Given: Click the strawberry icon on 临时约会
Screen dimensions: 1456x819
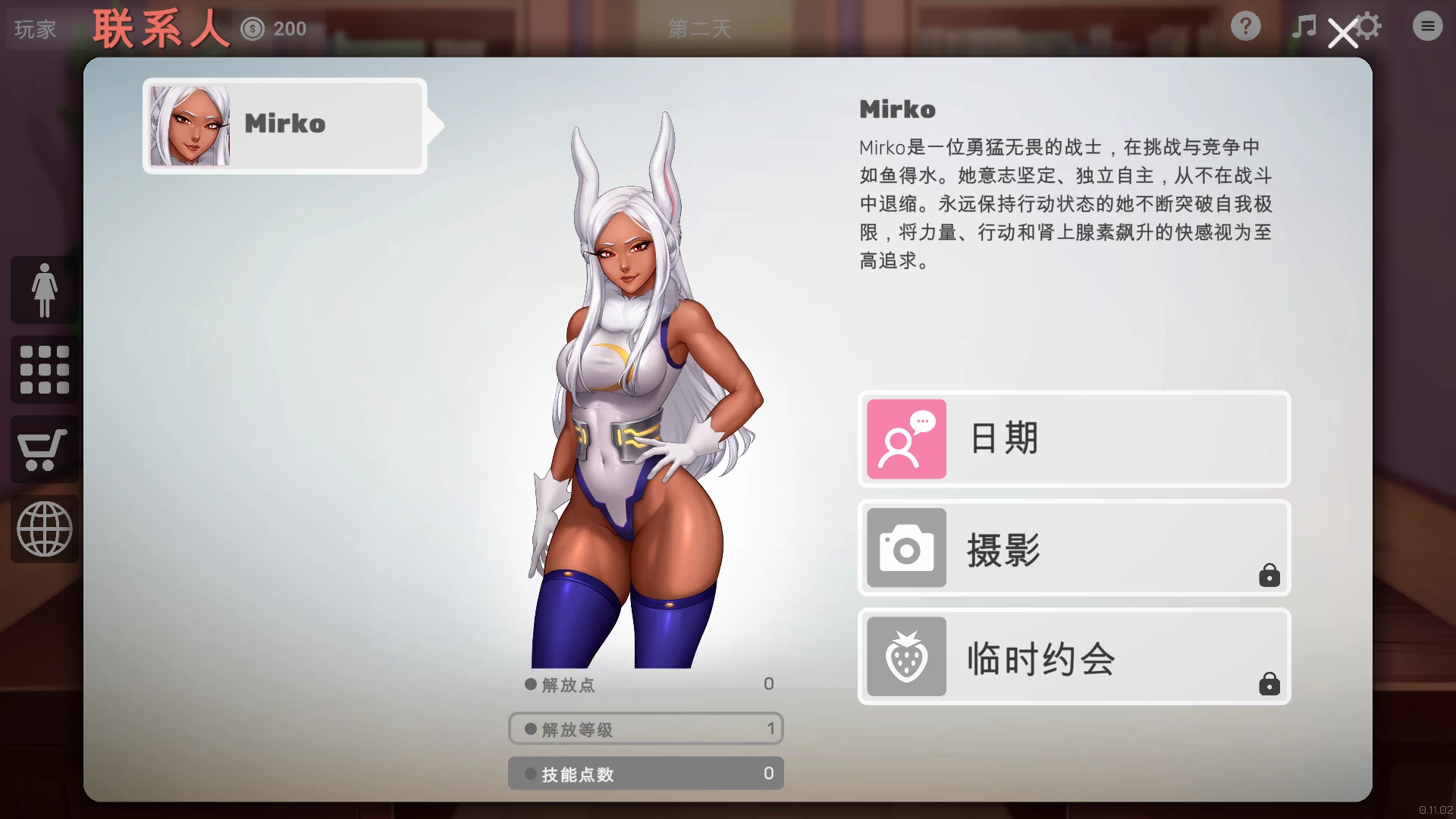Looking at the screenshot, I should (905, 657).
